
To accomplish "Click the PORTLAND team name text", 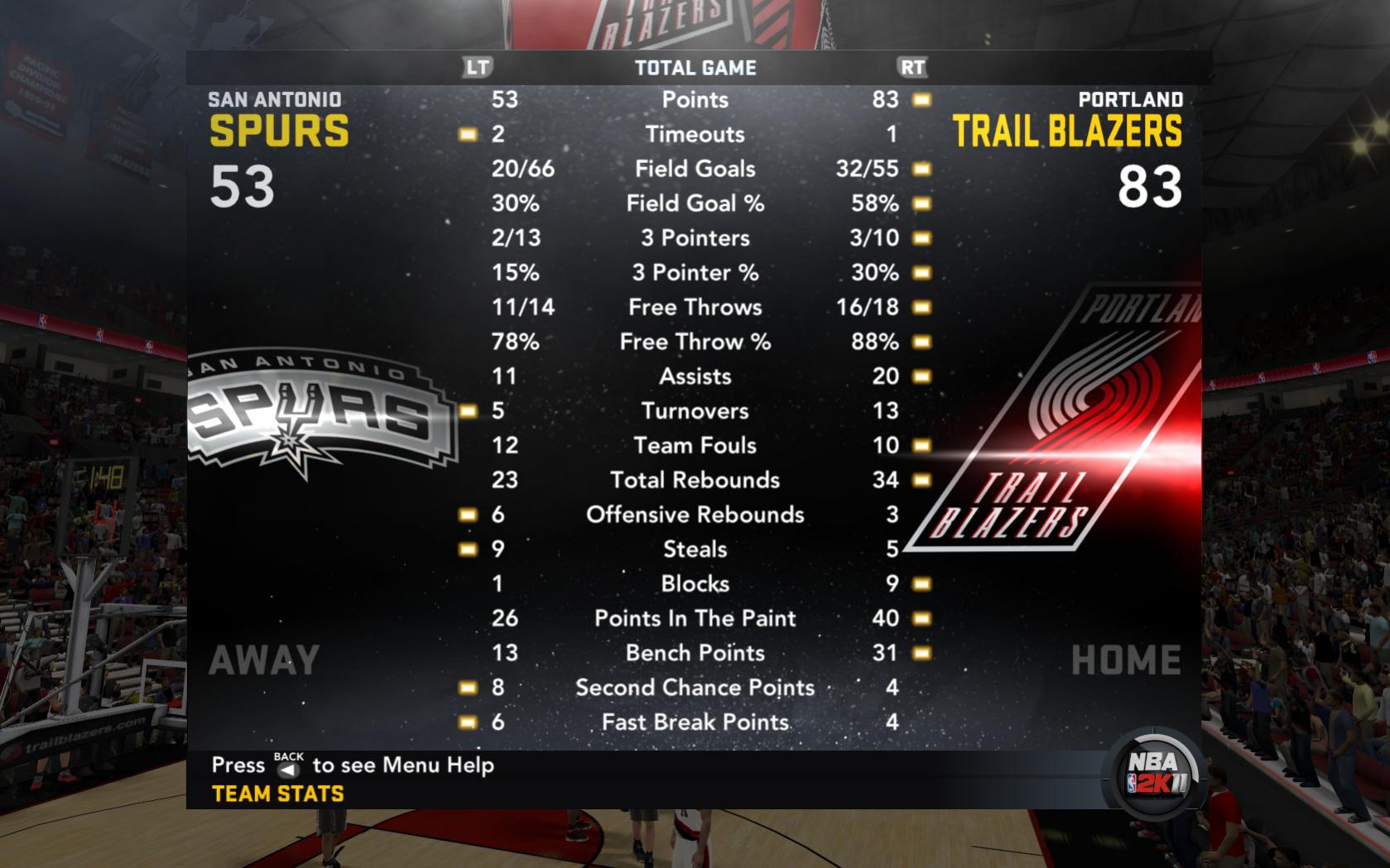I will point(1130,98).
